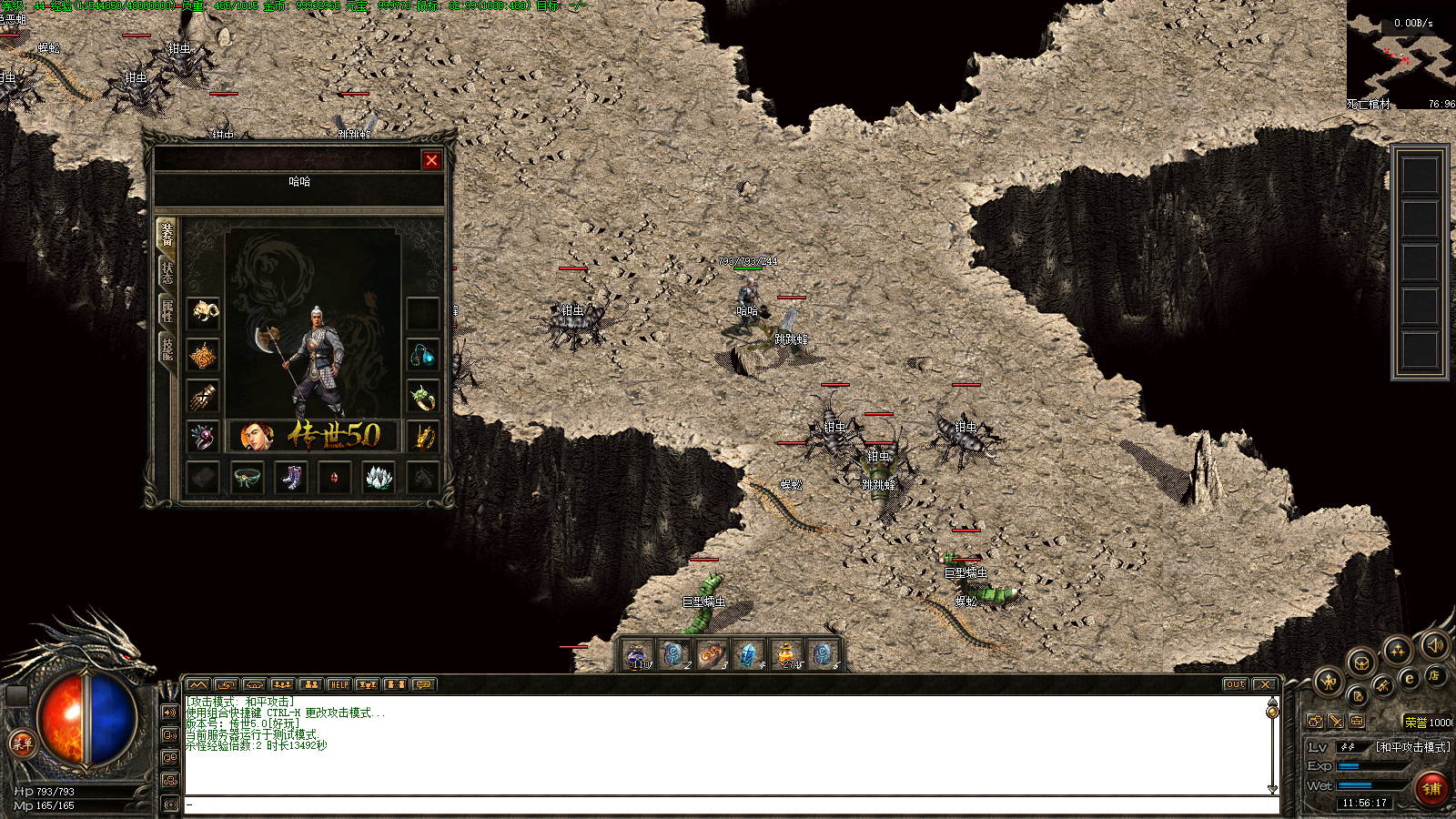Select the white lotus flower equipment slot
The width and height of the screenshot is (1456, 819).
tap(378, 478)
